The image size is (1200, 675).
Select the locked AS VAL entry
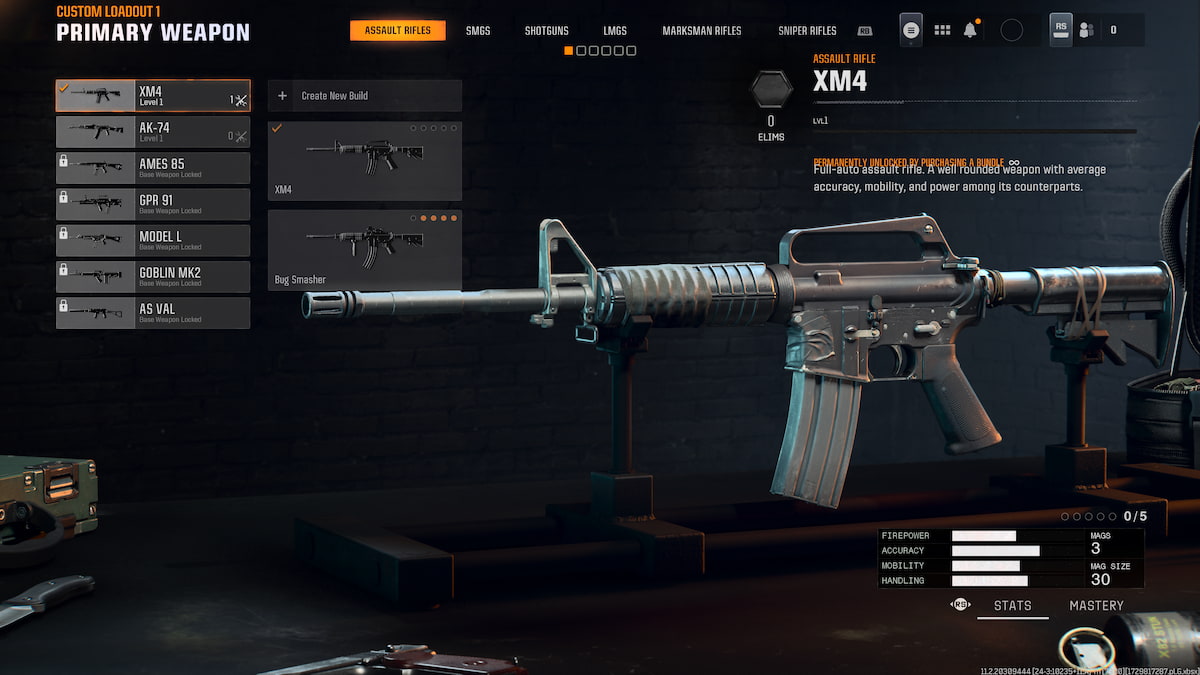click(152, 312)
